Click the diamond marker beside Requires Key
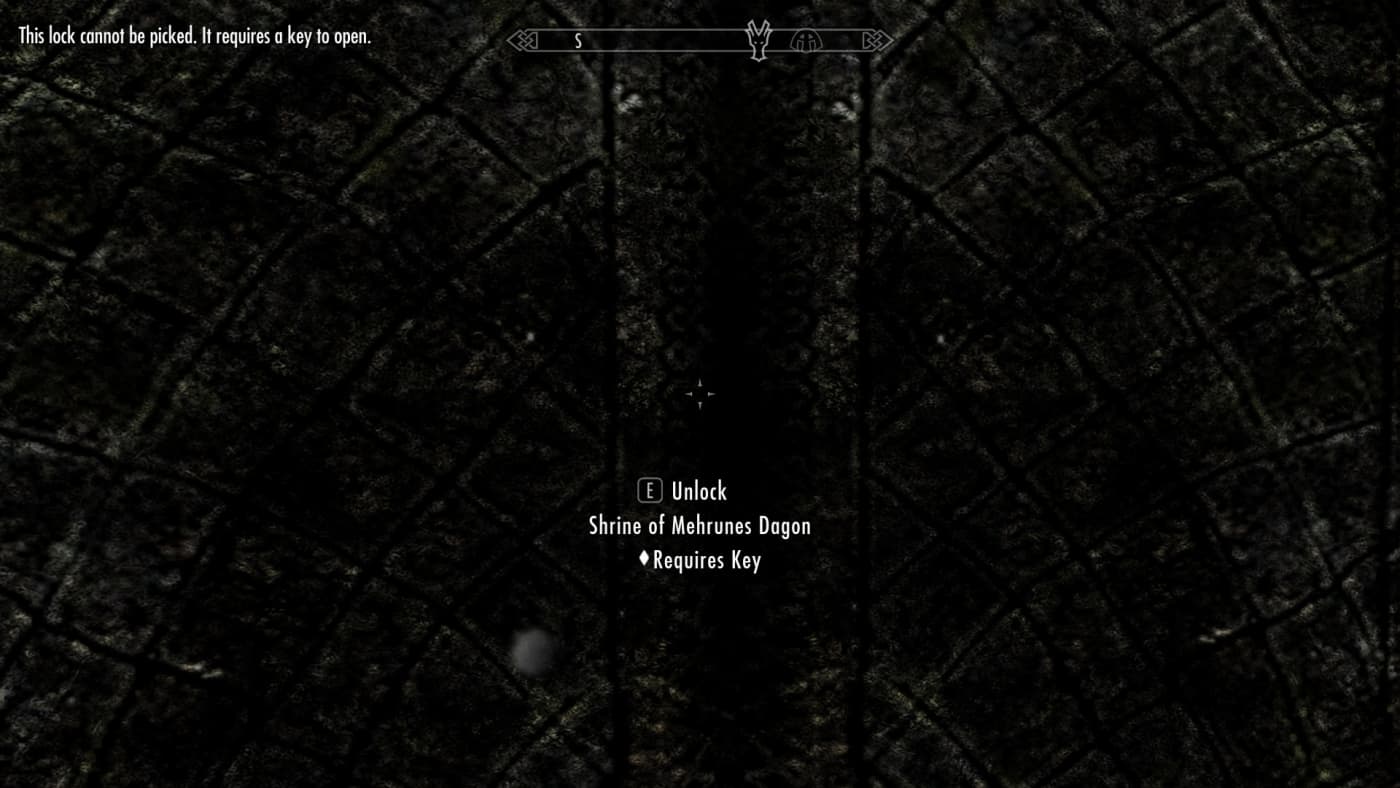The width and height of the screenshot is (1400, 788). (x=643, y=560)
